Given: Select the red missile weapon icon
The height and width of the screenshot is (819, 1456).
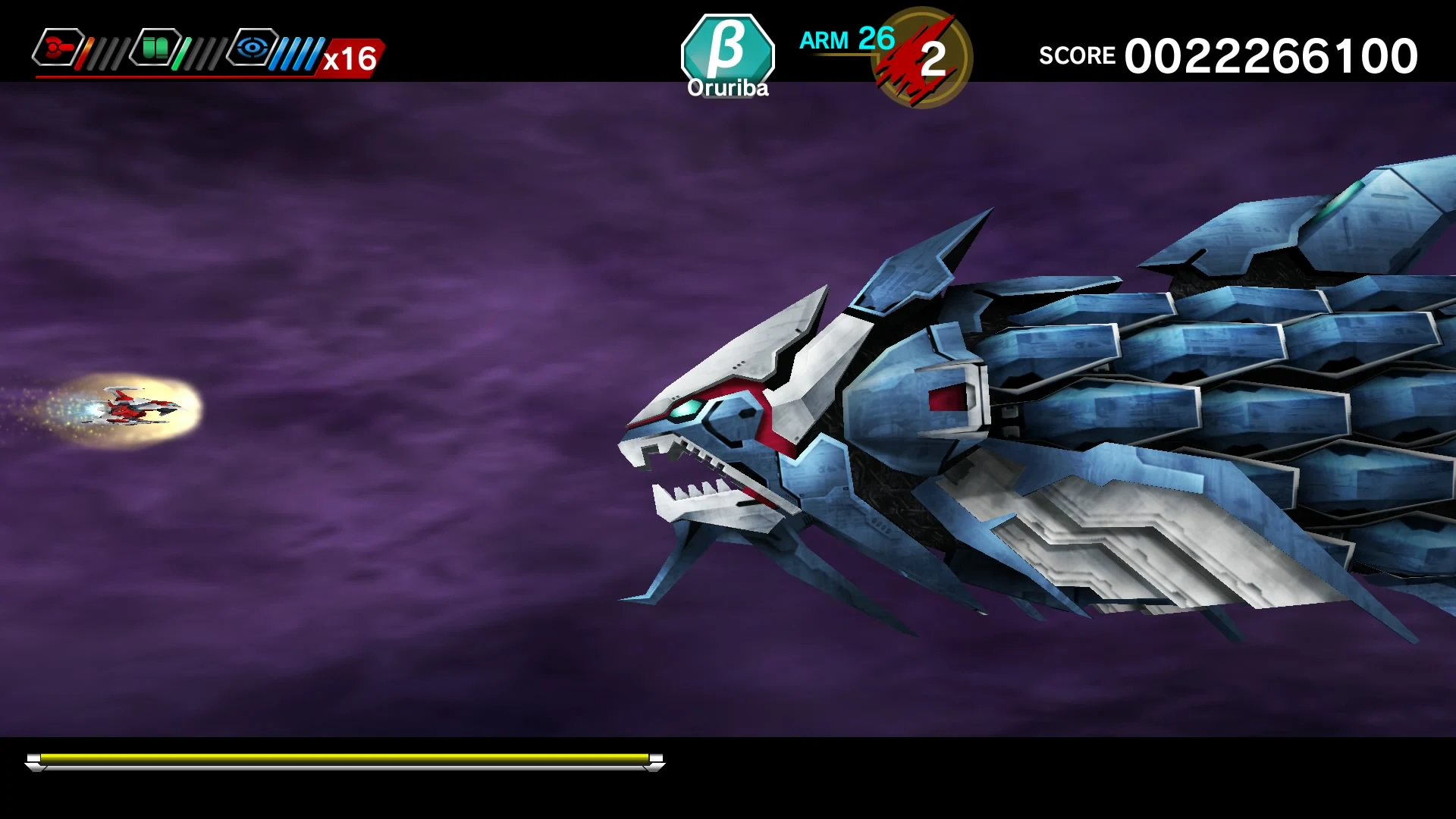Looking at the screenshot, I should click(59, 48).
